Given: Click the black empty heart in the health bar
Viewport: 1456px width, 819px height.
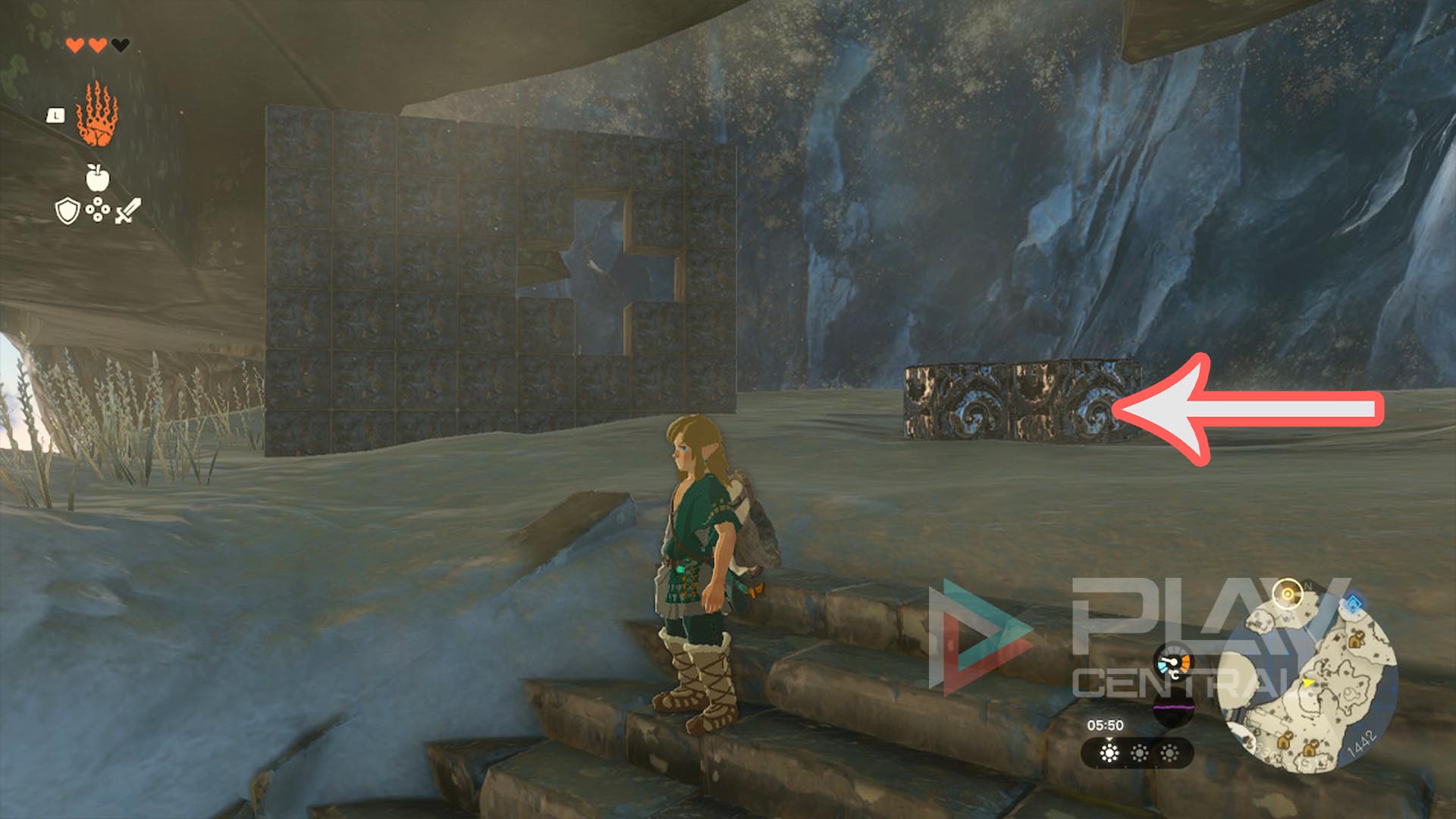Looking at the screenshot, I should (x=120, y=45).
